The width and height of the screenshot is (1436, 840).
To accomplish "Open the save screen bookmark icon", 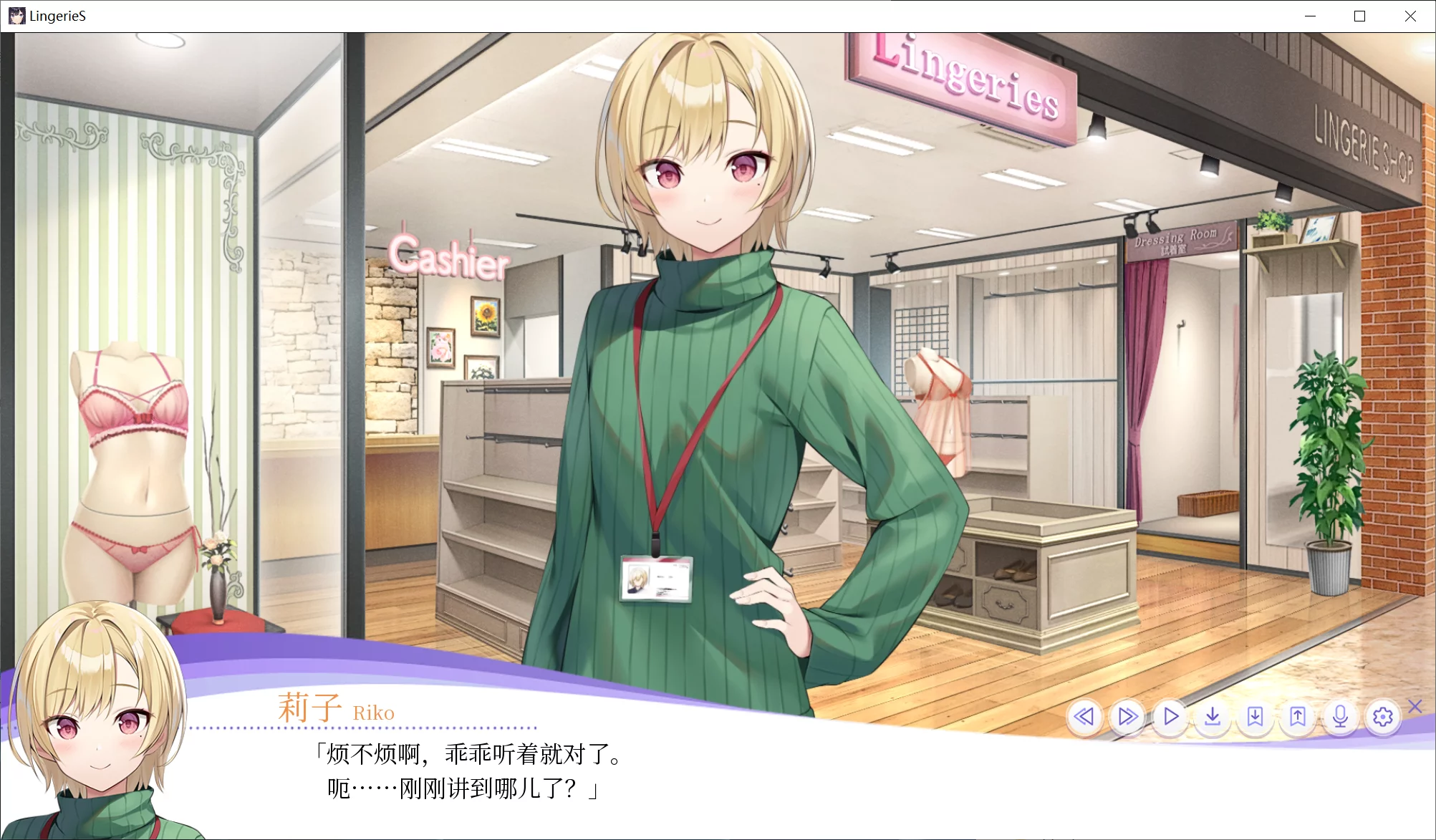I will pos(1255,716).
